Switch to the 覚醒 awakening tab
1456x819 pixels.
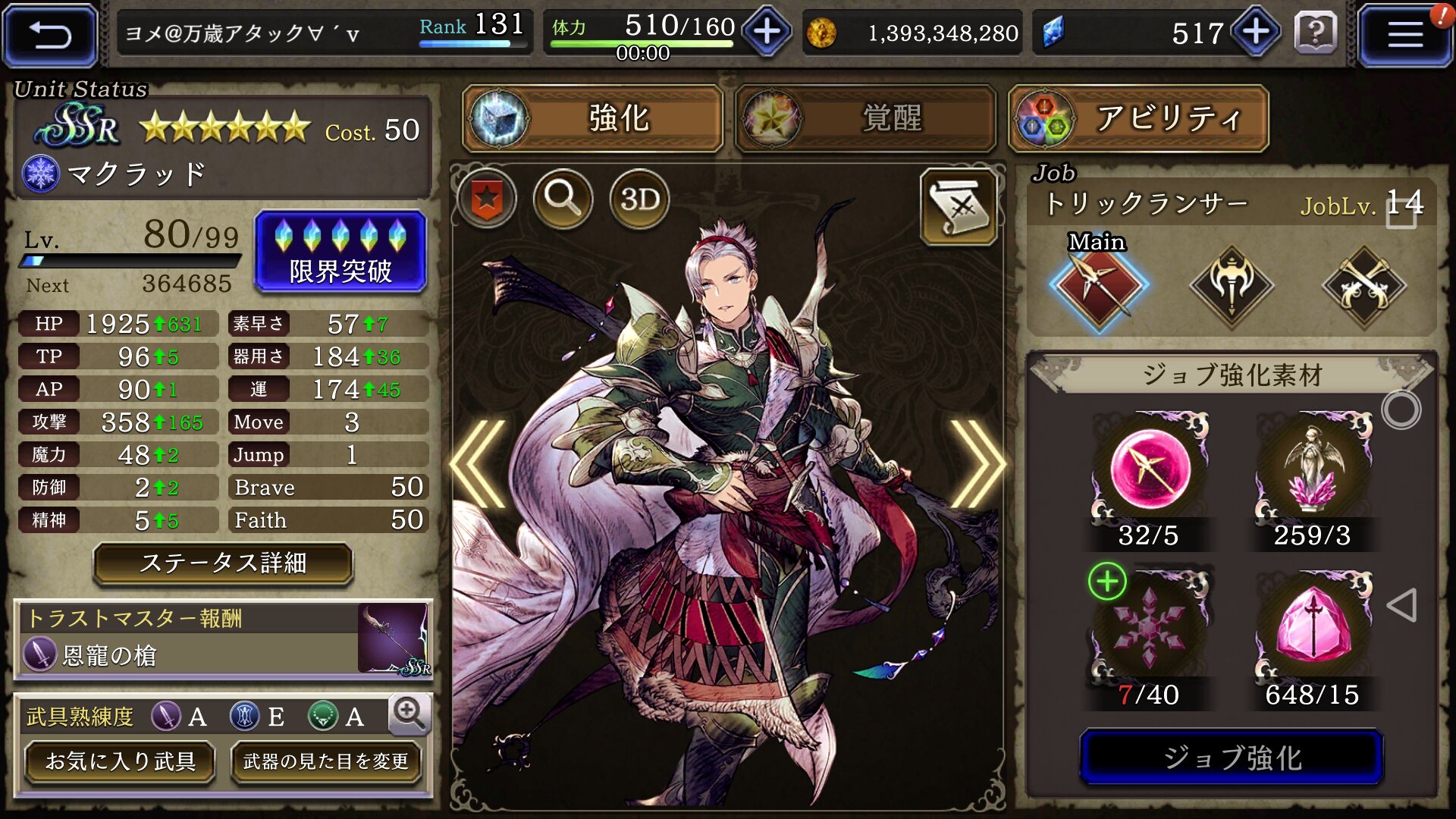click(x=865, y=118)
